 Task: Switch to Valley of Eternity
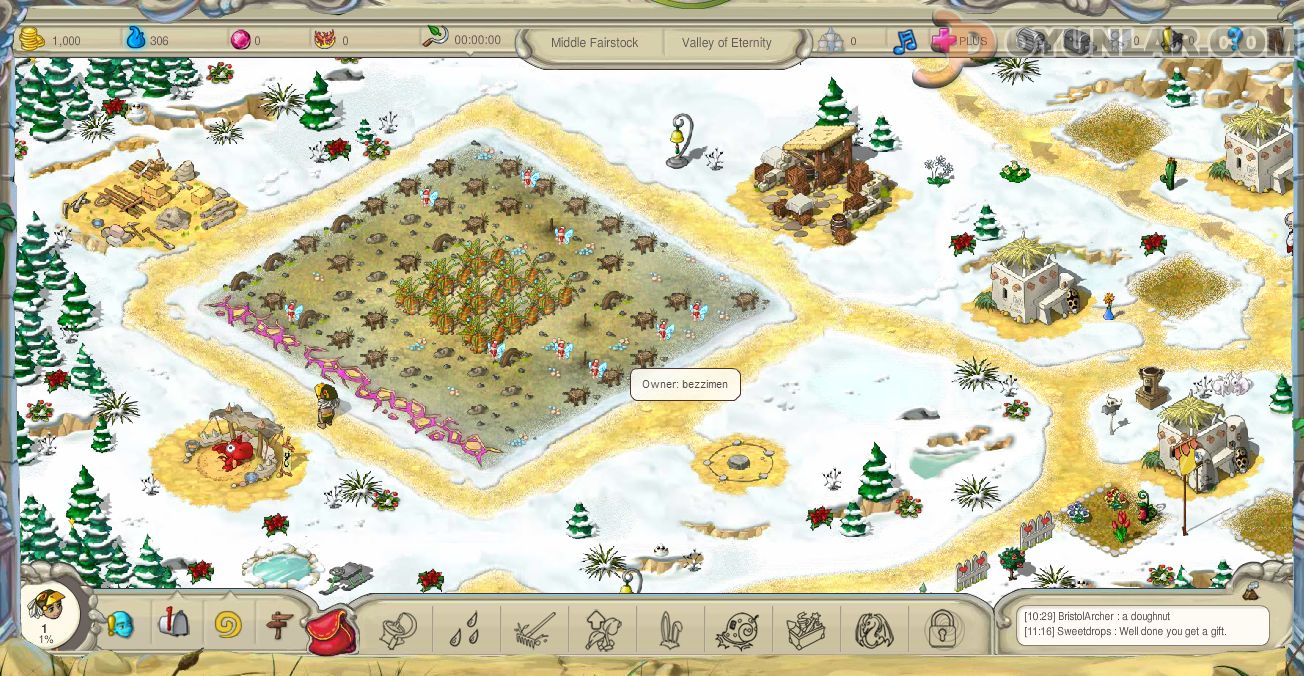[726, 43]
